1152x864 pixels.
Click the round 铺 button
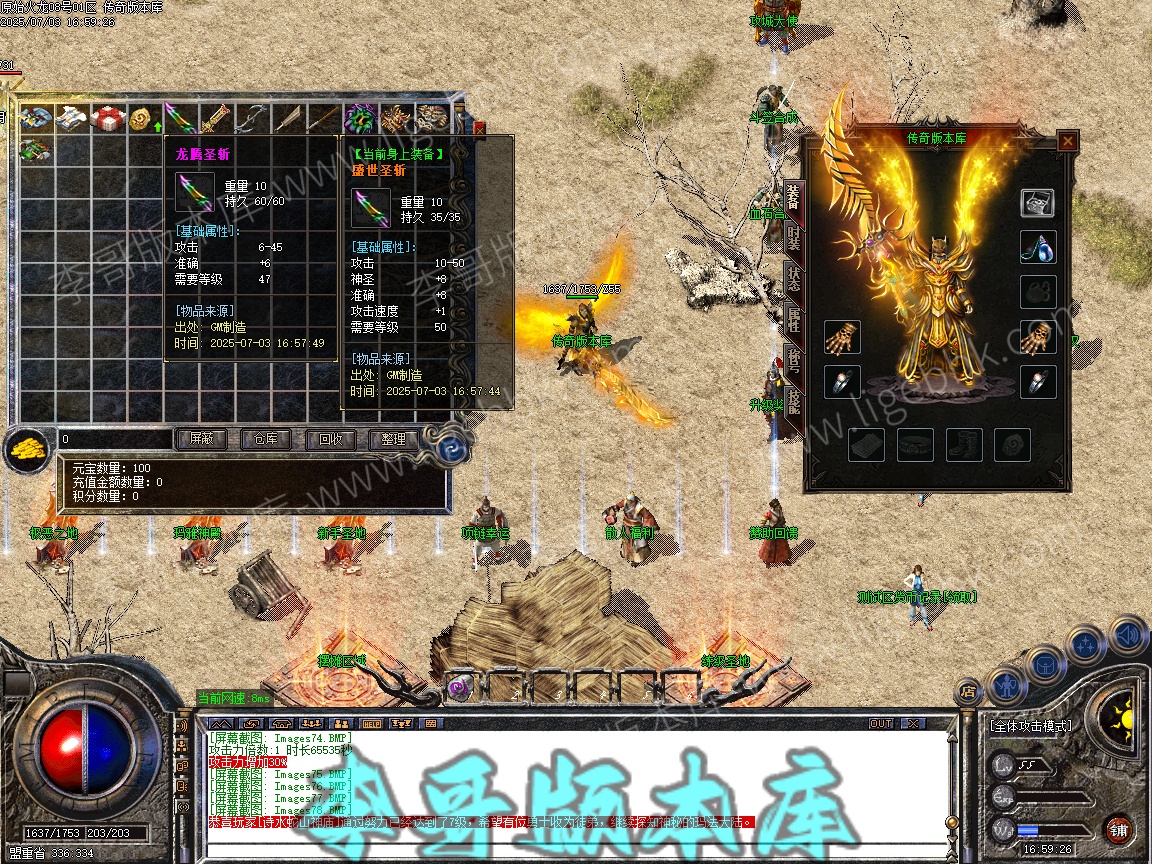click(x=1117, y=829)
